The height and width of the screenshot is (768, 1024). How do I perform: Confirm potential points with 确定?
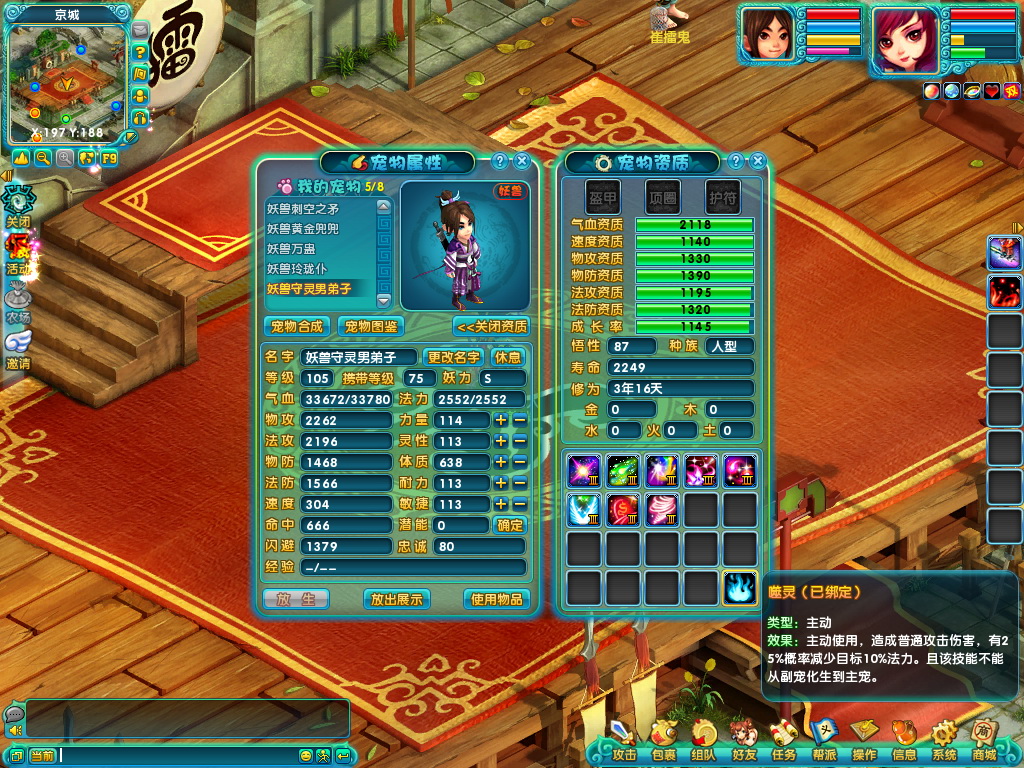click(509, 524)
